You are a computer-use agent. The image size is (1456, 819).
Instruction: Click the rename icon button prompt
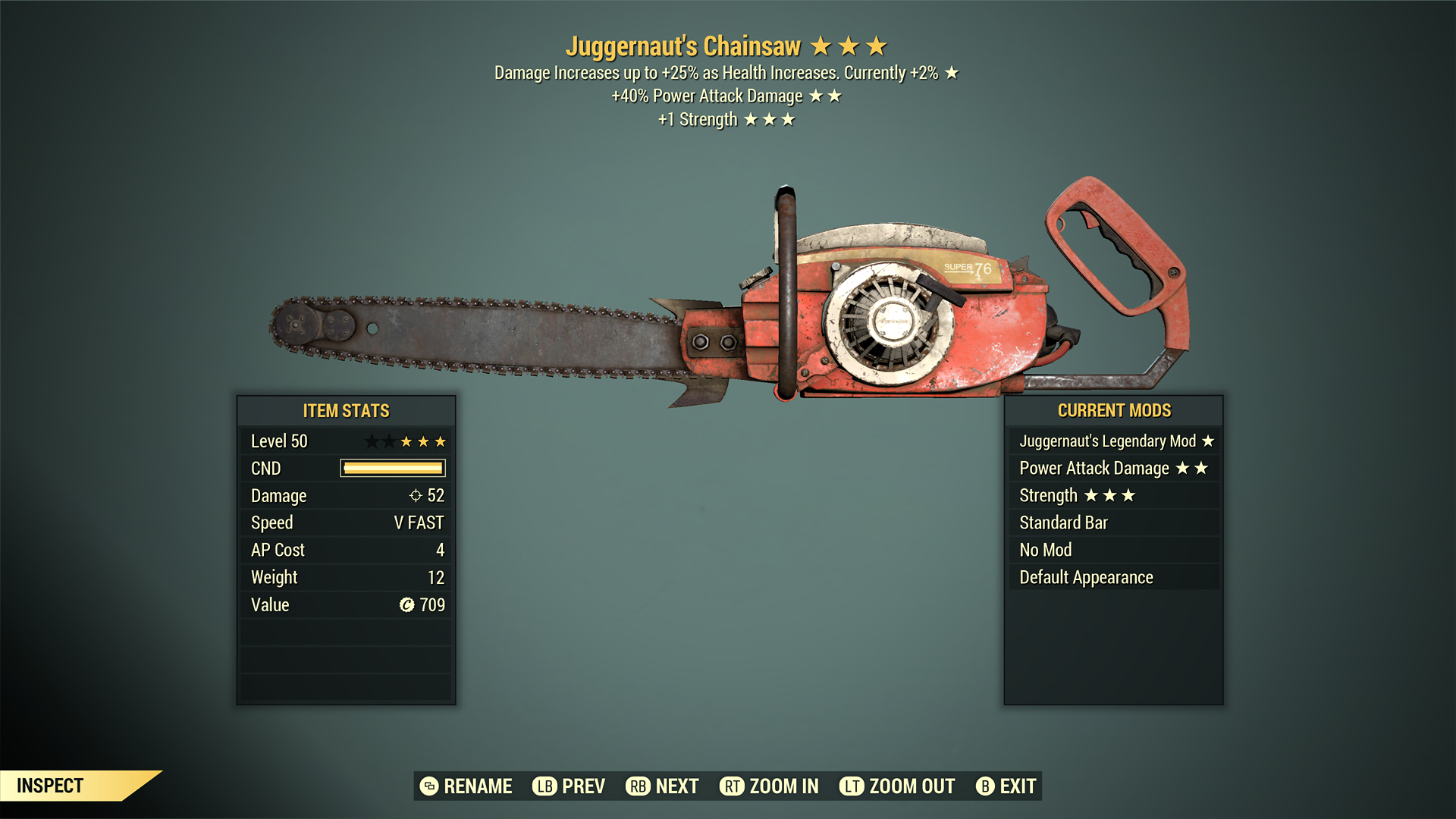[428, 786]
